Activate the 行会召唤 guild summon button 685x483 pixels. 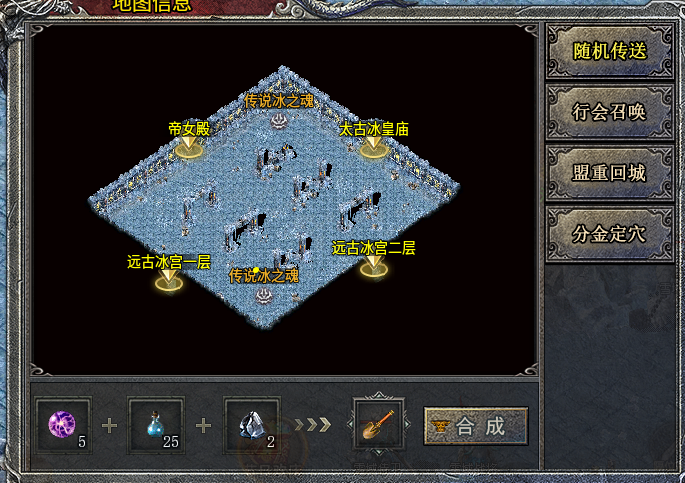609,112
